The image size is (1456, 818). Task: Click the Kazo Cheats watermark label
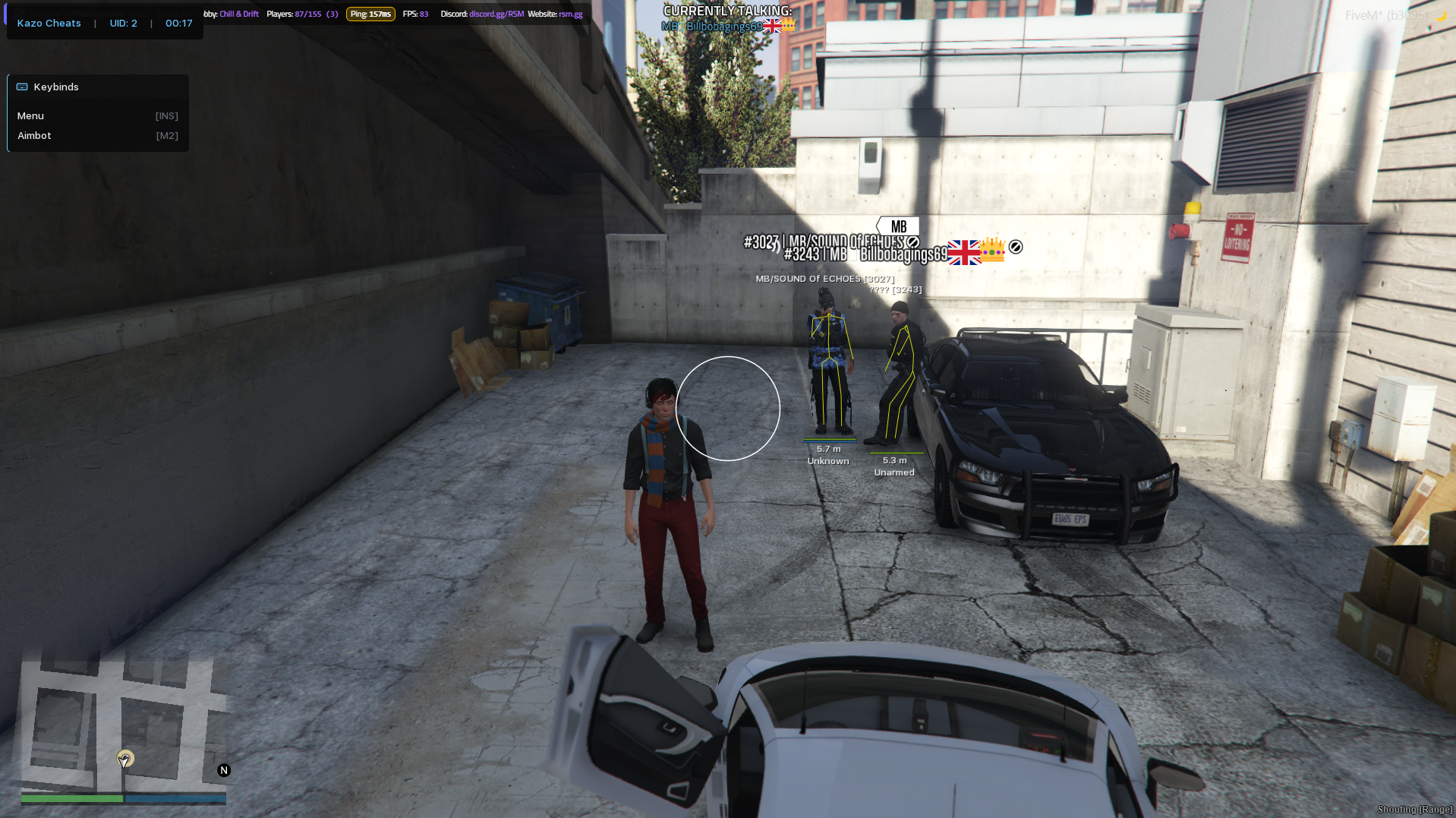[x=49, y=24]
